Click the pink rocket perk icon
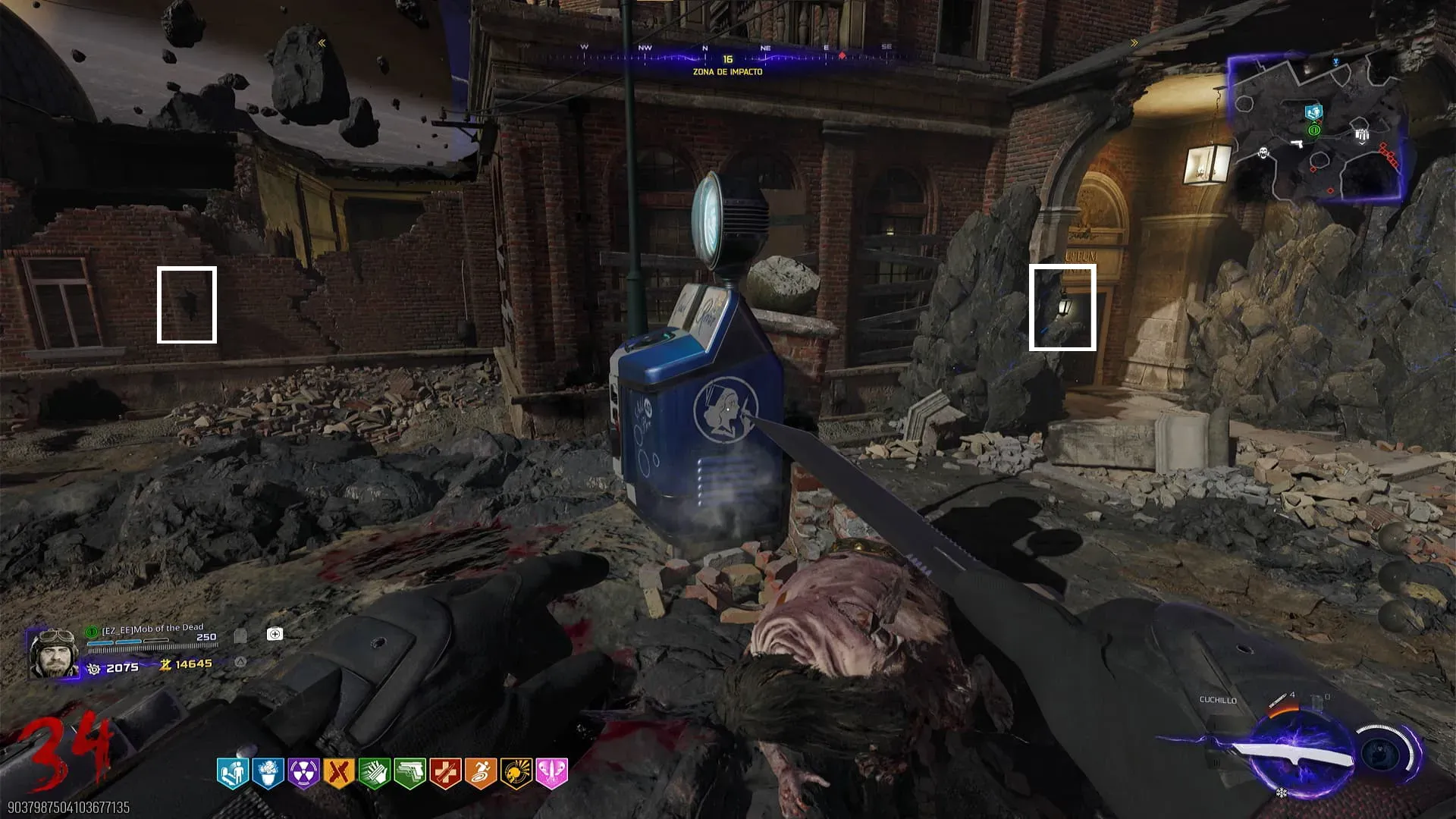The image size is (1456, 819). 552,773
